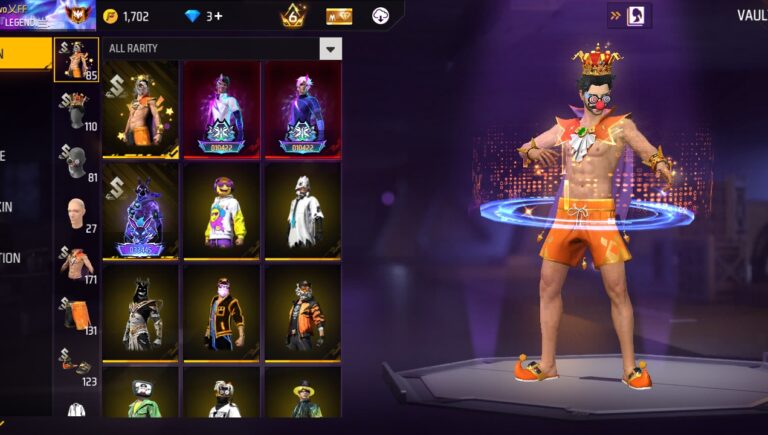
Task: Open the shirtless torso tops category showing 171
Action: (76, 264)
